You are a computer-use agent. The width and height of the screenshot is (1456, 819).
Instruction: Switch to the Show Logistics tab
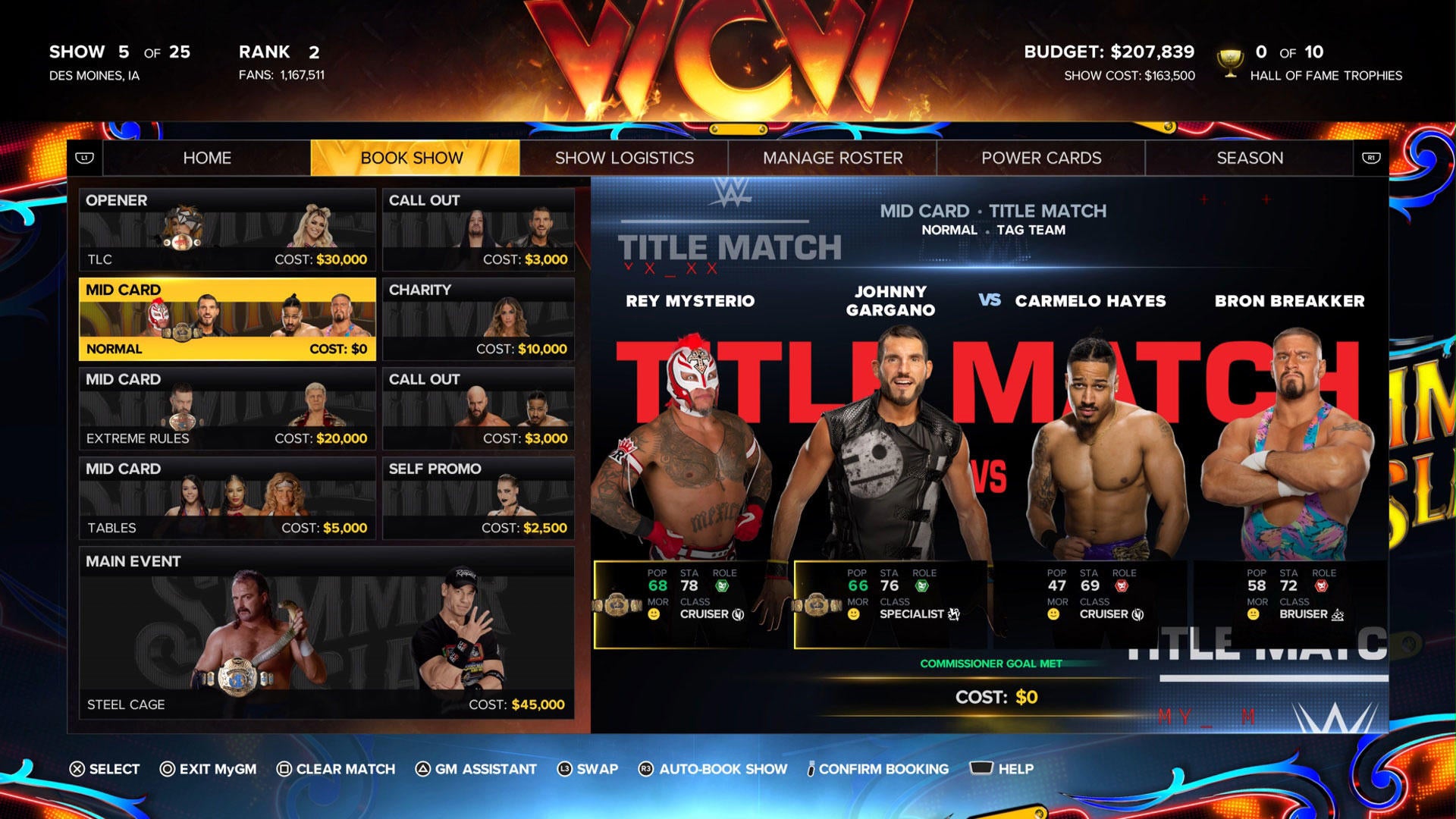tap(624, 158)
